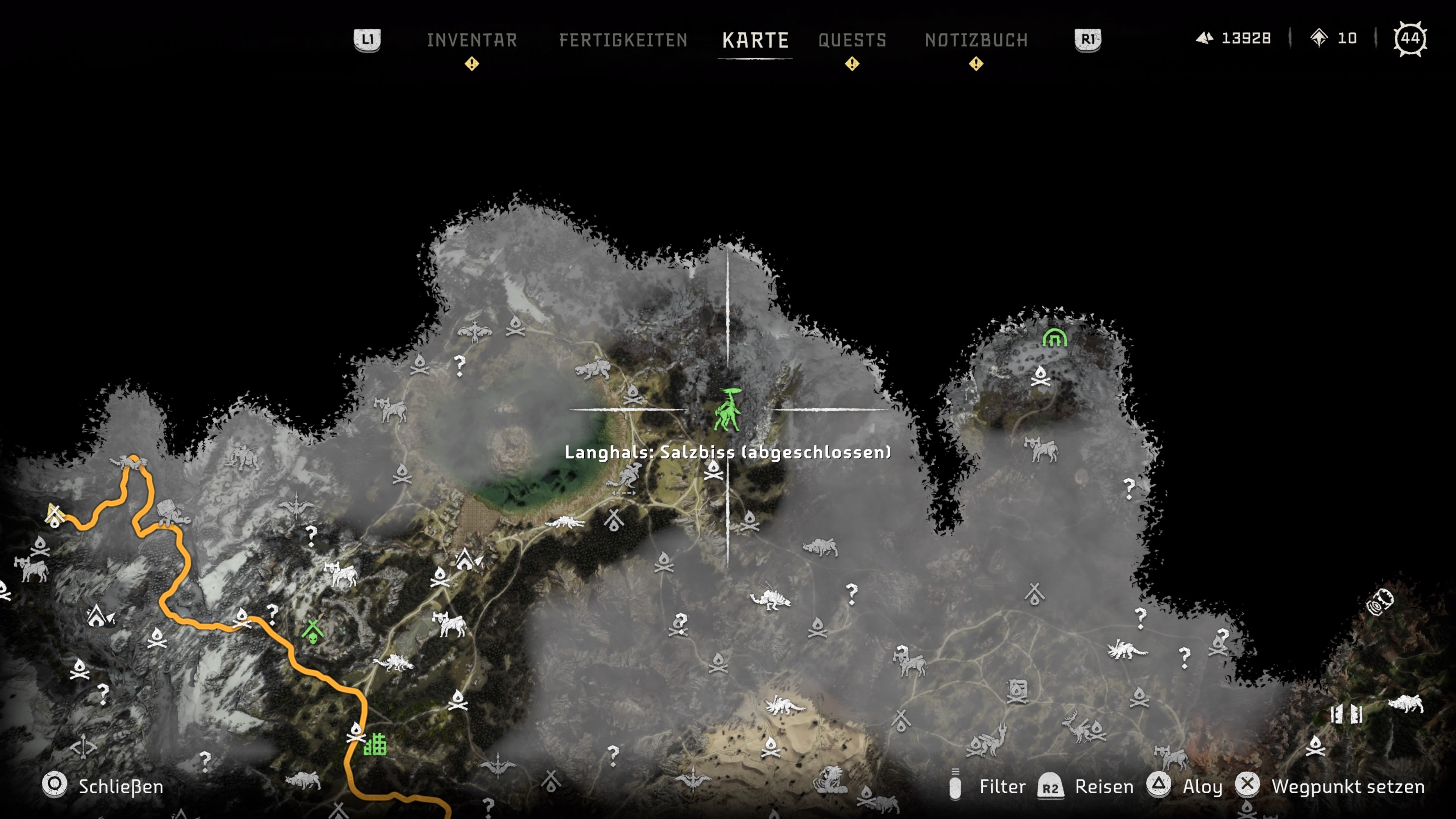
Task: Choose the Reisen fast travel option
Action: (1103, 786)
